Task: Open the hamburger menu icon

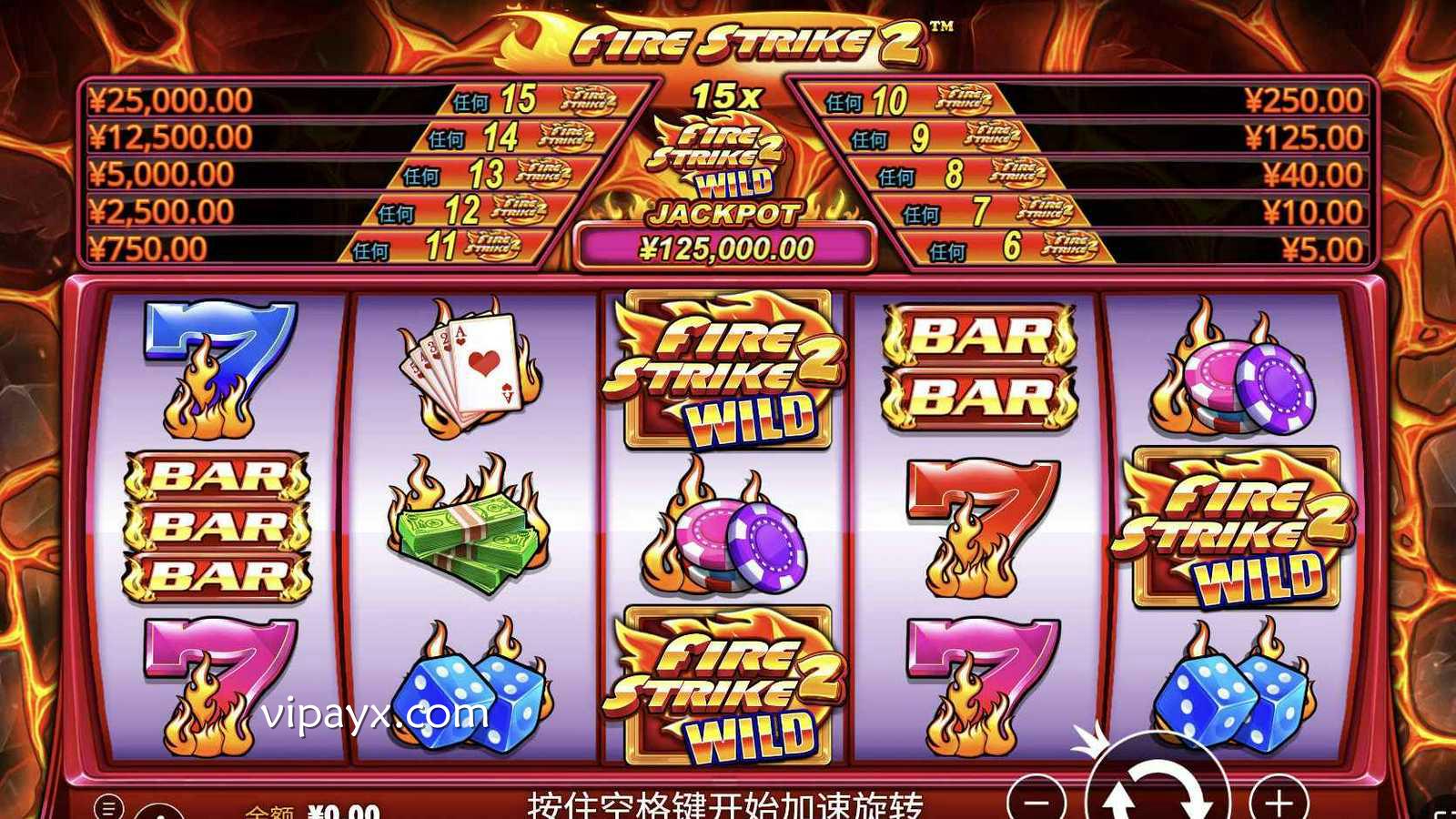Action: (108, 806)
